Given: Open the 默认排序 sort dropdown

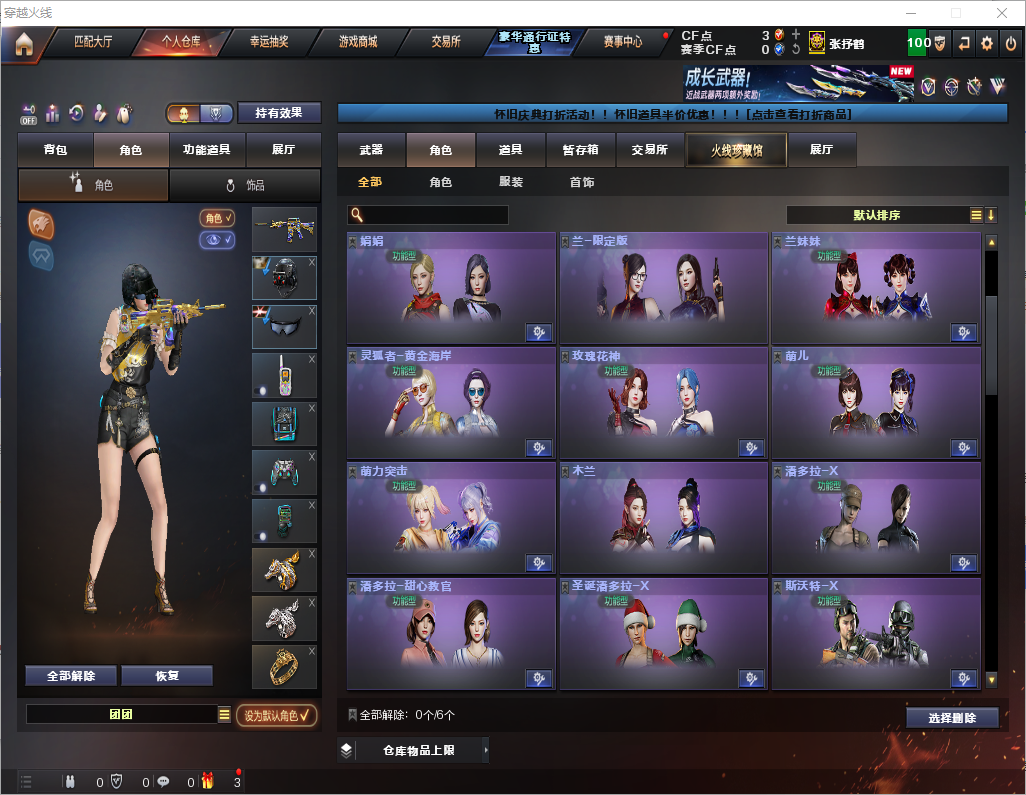Looking at the screenshot, I should tap(876, 215).
